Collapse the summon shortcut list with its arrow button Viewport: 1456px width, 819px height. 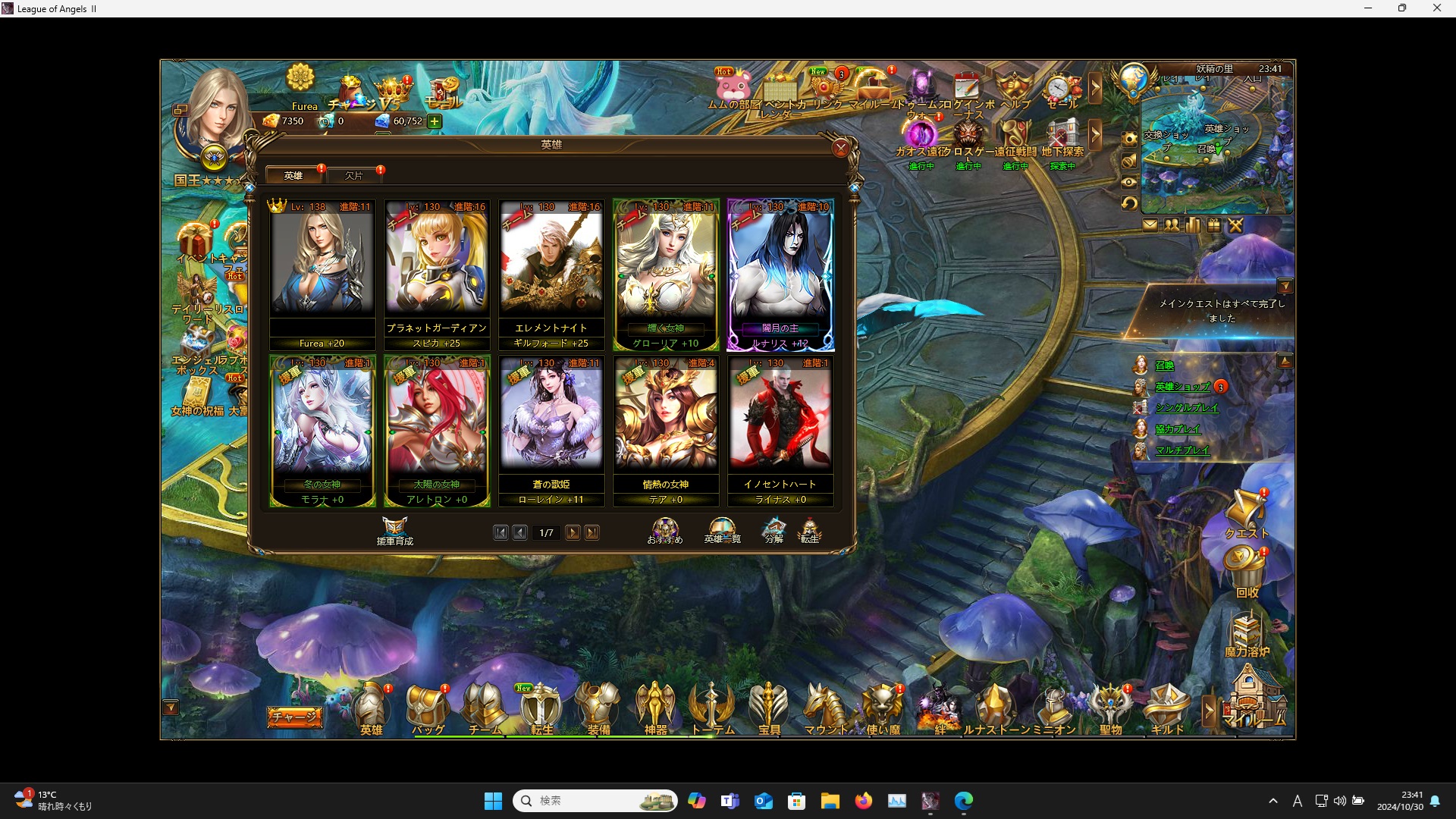click(1287, 361)
